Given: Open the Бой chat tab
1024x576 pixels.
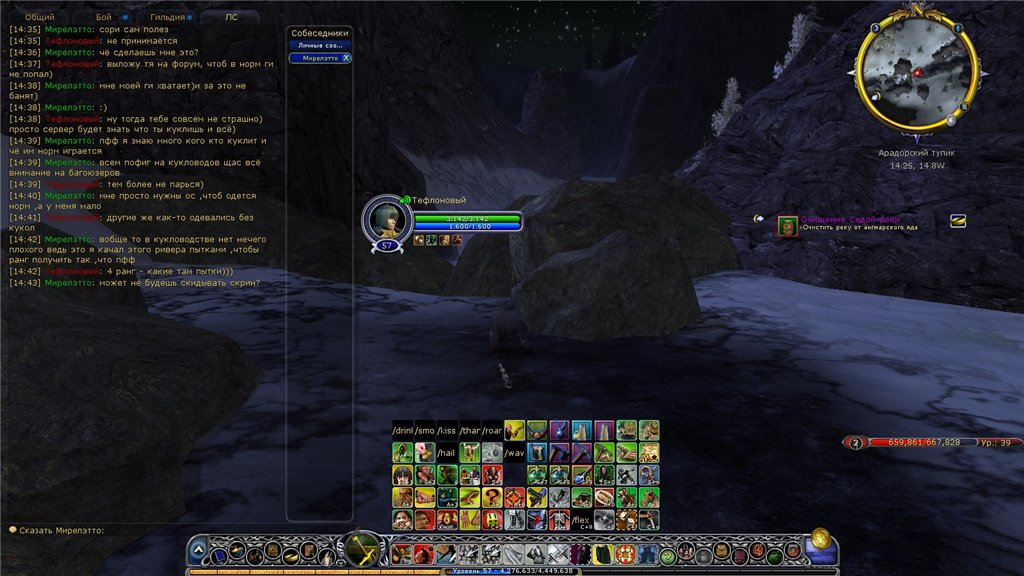Looking at the screenshot, I should (104, 17).
